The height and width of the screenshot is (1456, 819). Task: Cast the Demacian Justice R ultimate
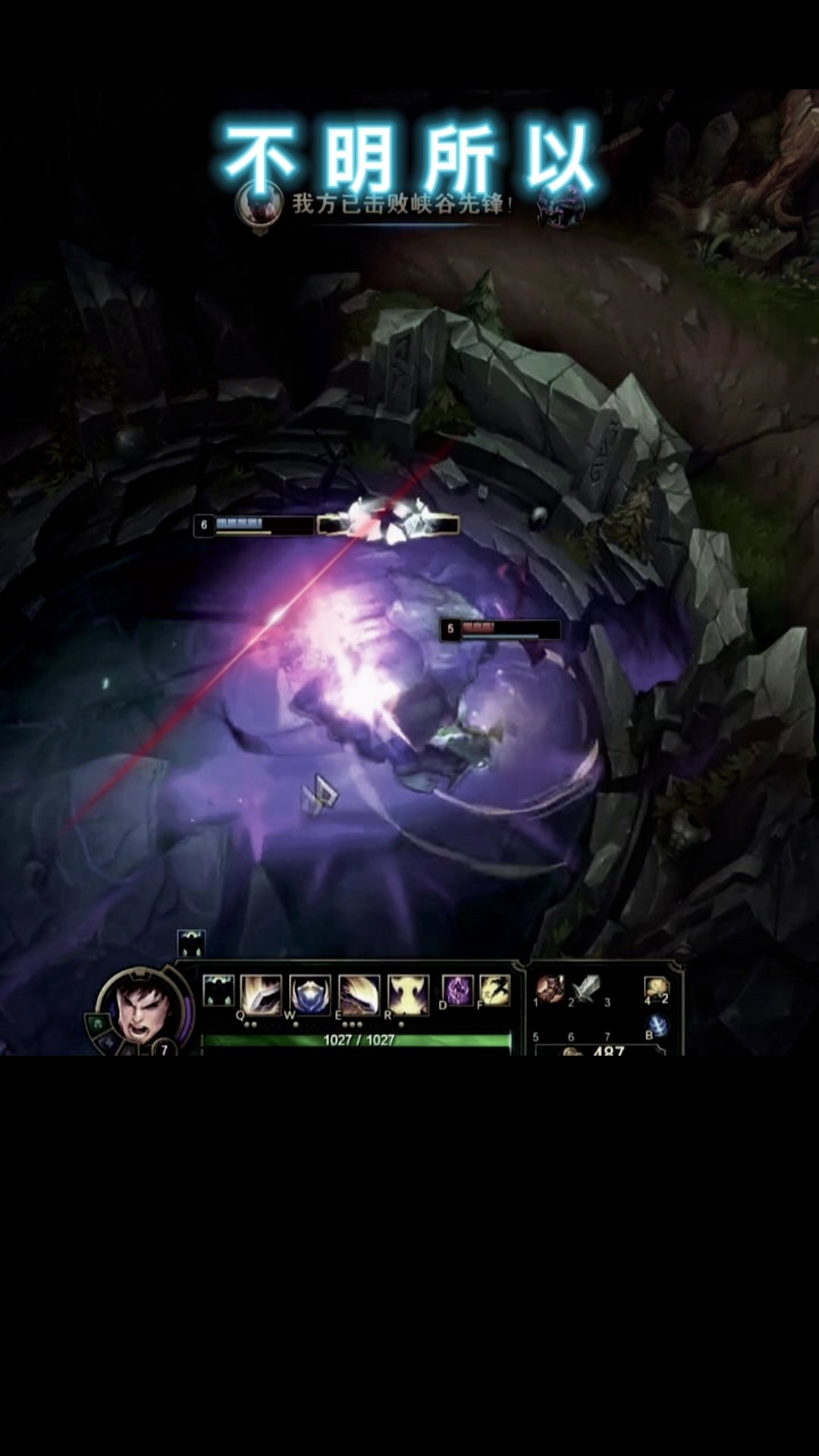409,993
